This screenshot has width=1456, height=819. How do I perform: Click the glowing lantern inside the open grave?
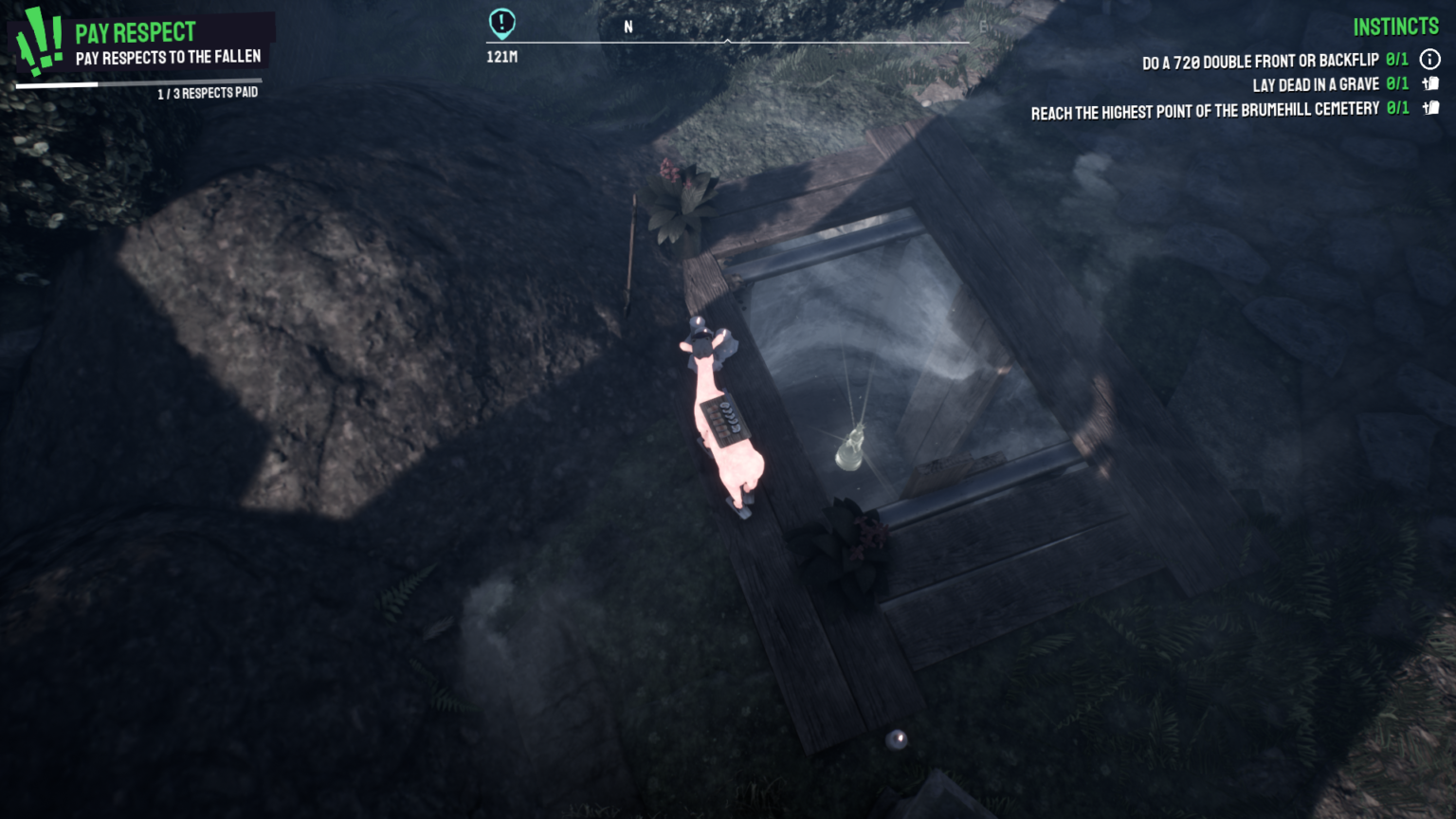coord(850,448)
